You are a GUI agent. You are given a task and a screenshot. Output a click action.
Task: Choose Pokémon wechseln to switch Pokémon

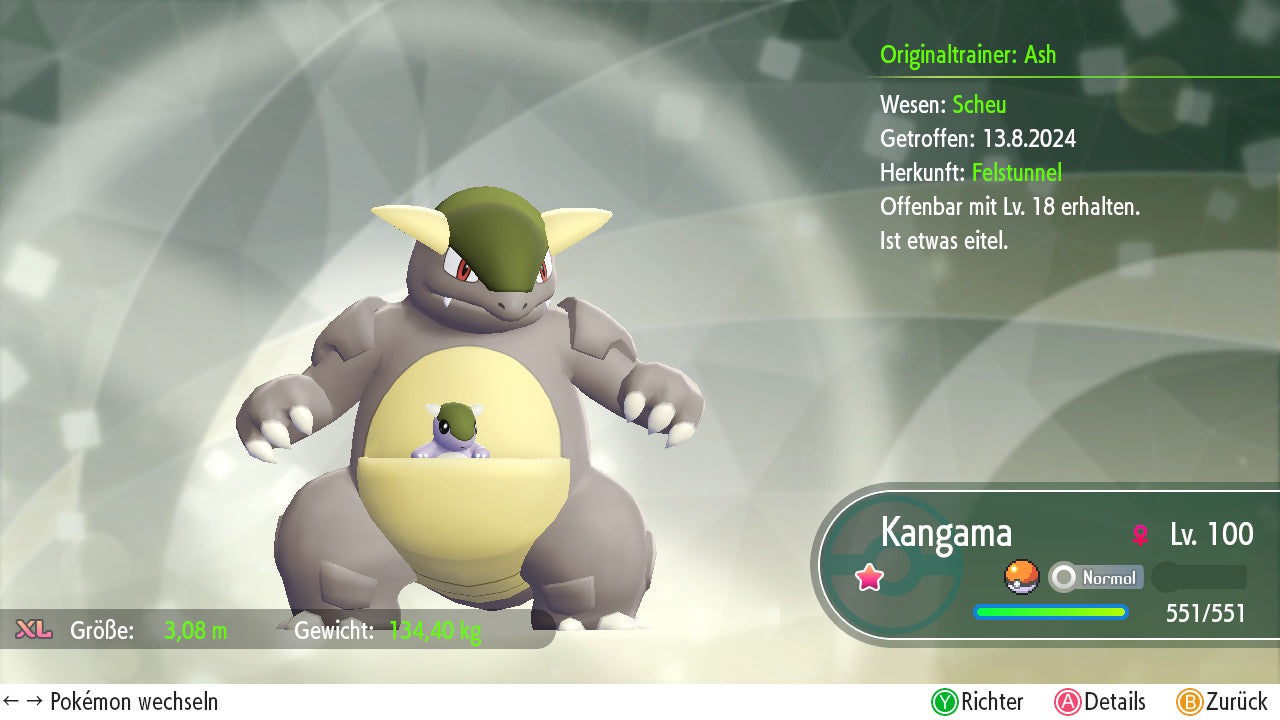pos(111,702)
